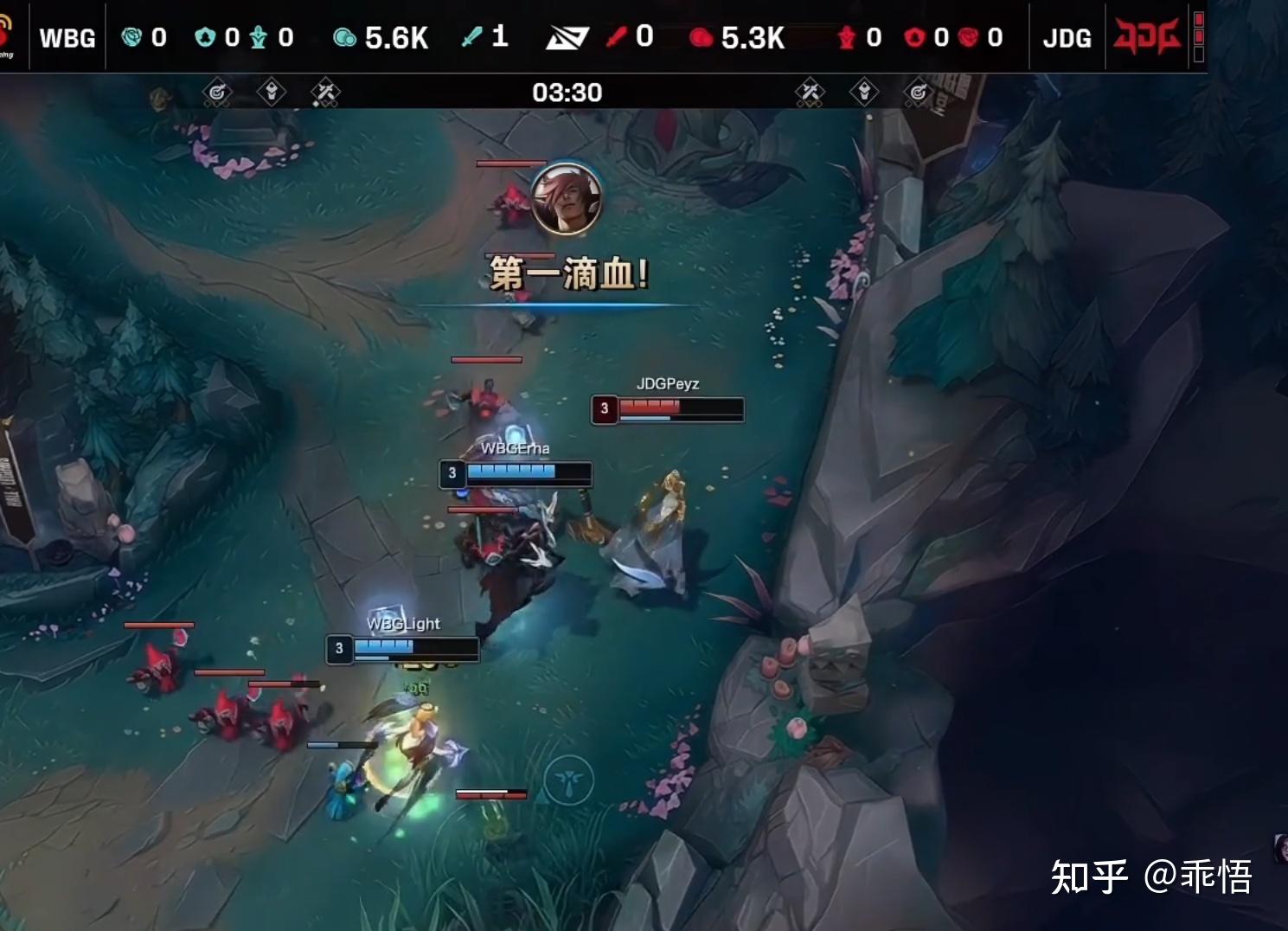Click JDG's target-shaped objective icon
1288x931 pixels.
click(x=918, y=92)
